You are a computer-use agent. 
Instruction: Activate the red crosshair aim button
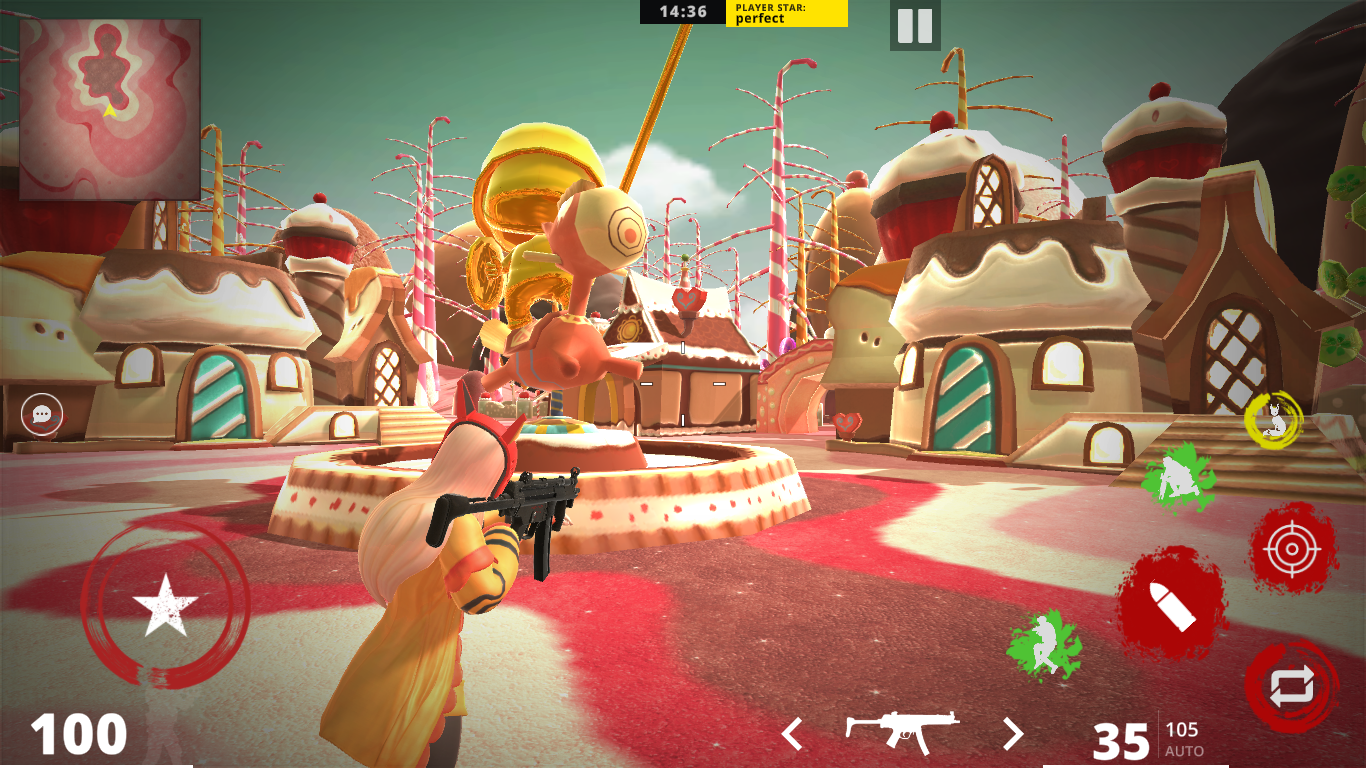1293,548
